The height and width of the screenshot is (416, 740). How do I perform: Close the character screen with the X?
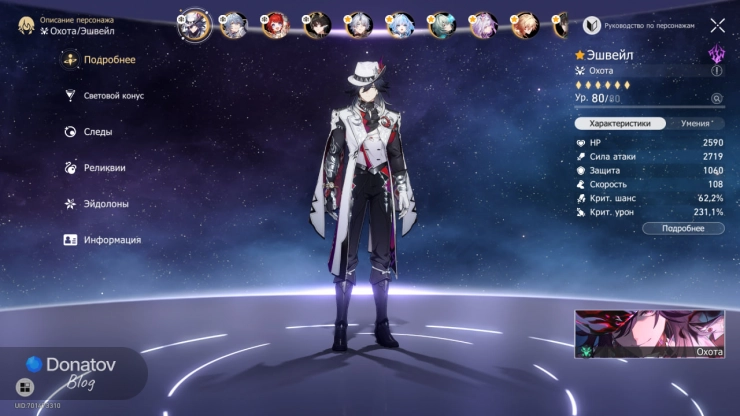717,25
